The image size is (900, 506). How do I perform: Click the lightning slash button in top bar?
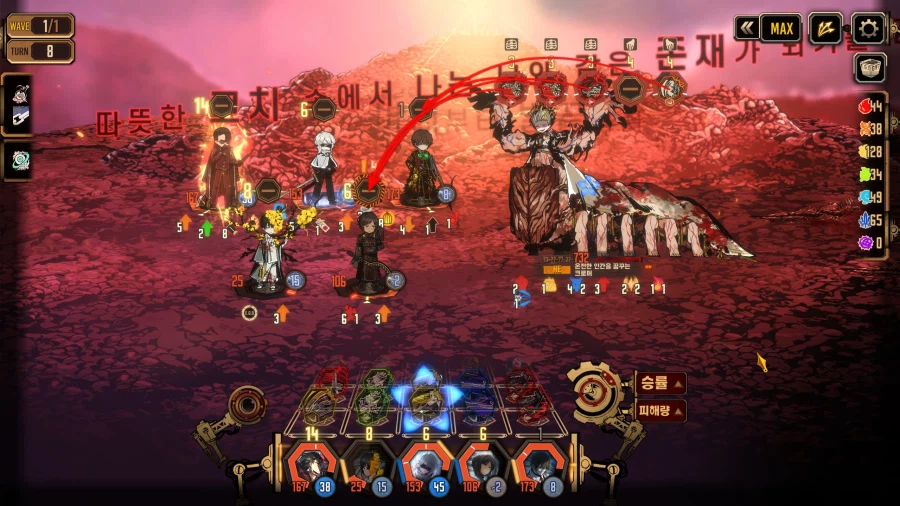(825, 28)
